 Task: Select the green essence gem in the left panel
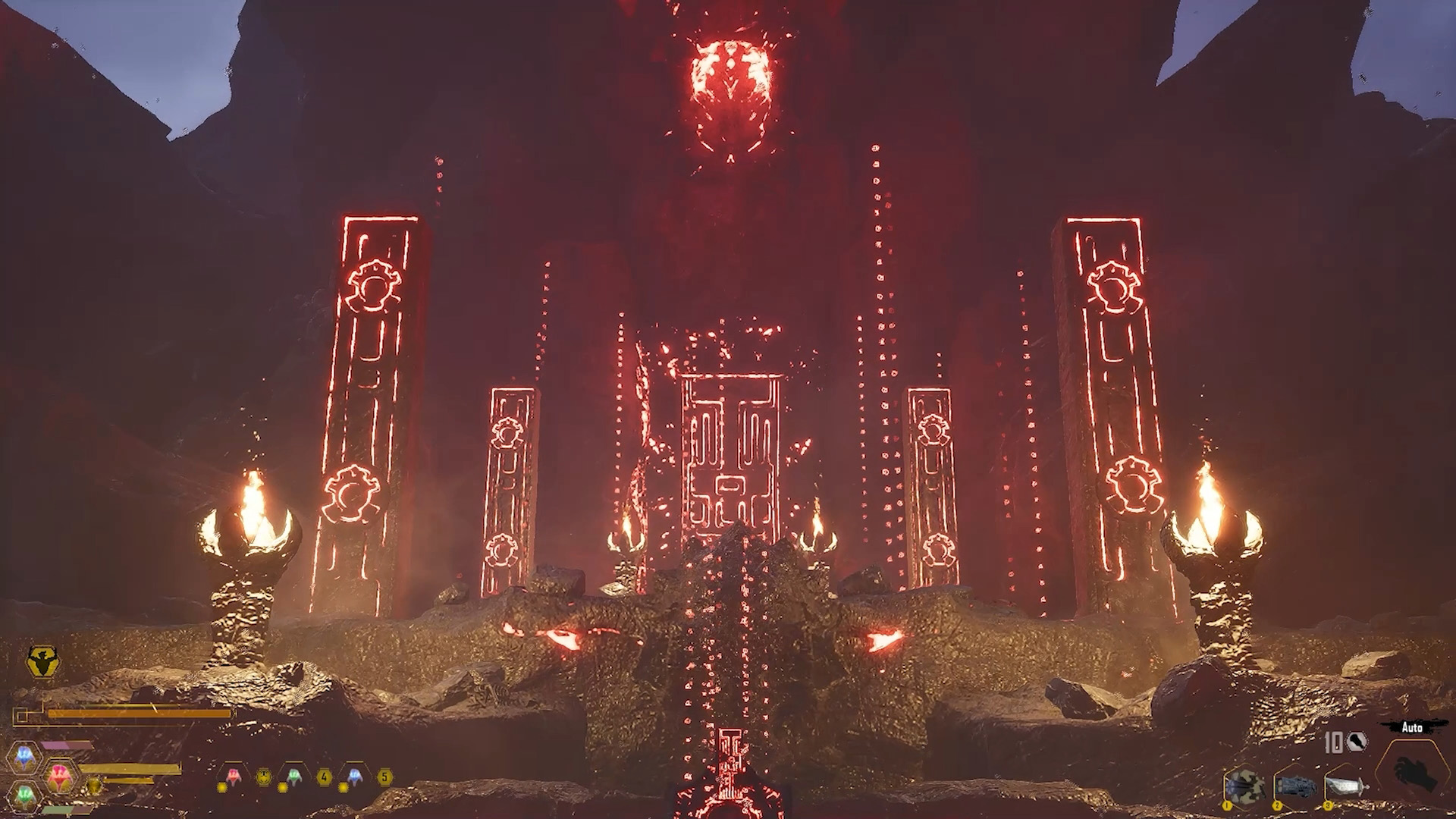click(23, 794)
